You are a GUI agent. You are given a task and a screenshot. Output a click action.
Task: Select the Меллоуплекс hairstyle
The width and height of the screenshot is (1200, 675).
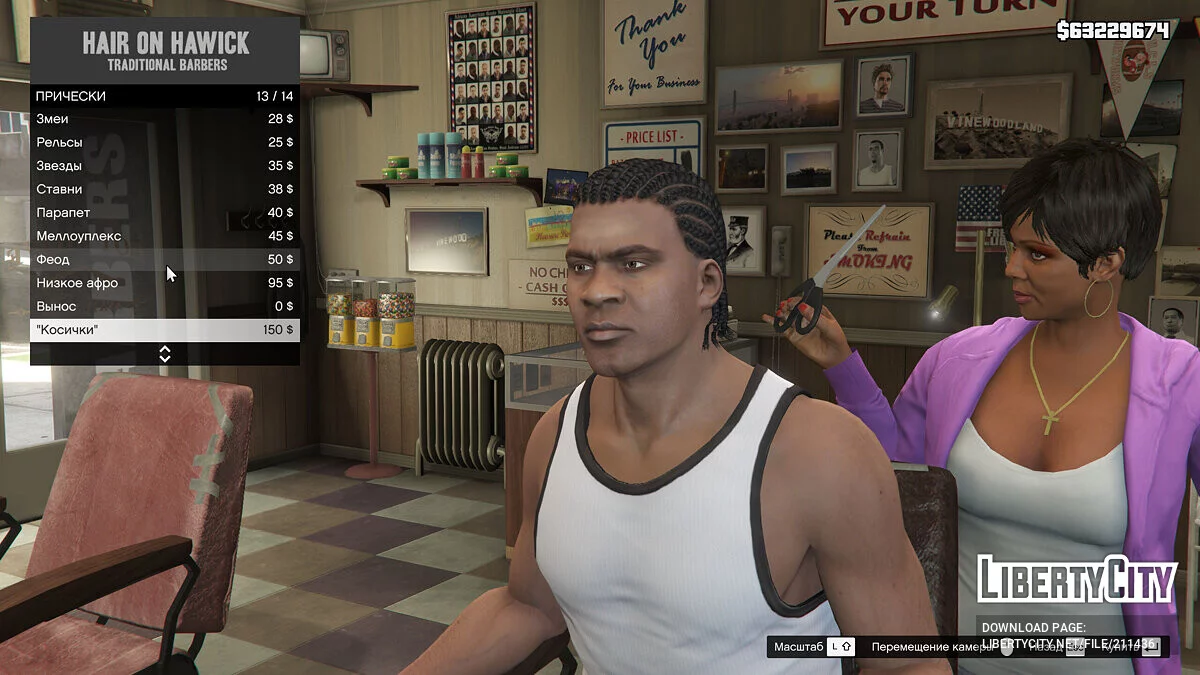[x=164, y=236]
